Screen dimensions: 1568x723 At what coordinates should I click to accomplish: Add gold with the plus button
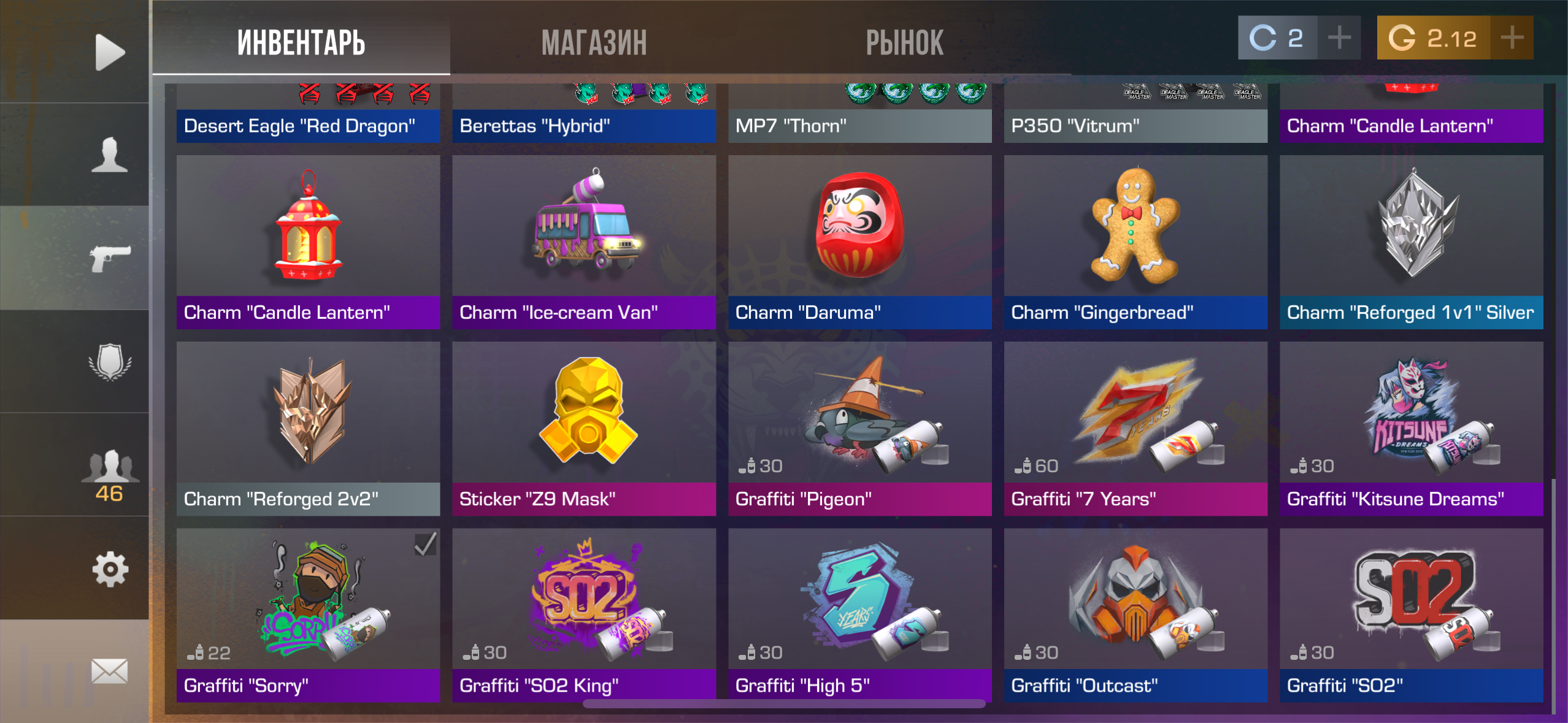(x=1512, y=38)
